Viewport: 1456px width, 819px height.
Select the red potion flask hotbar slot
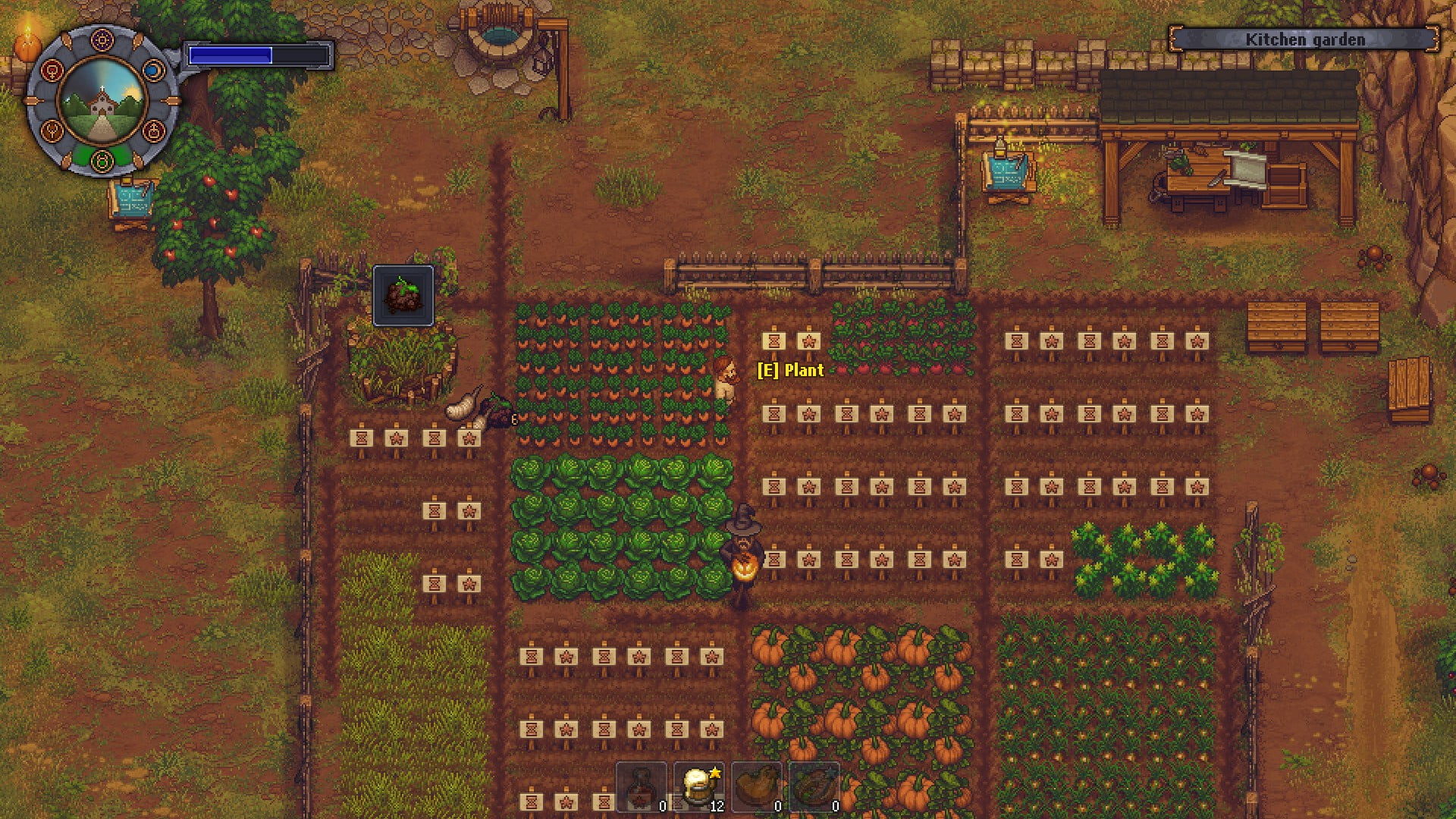point(642,787)
